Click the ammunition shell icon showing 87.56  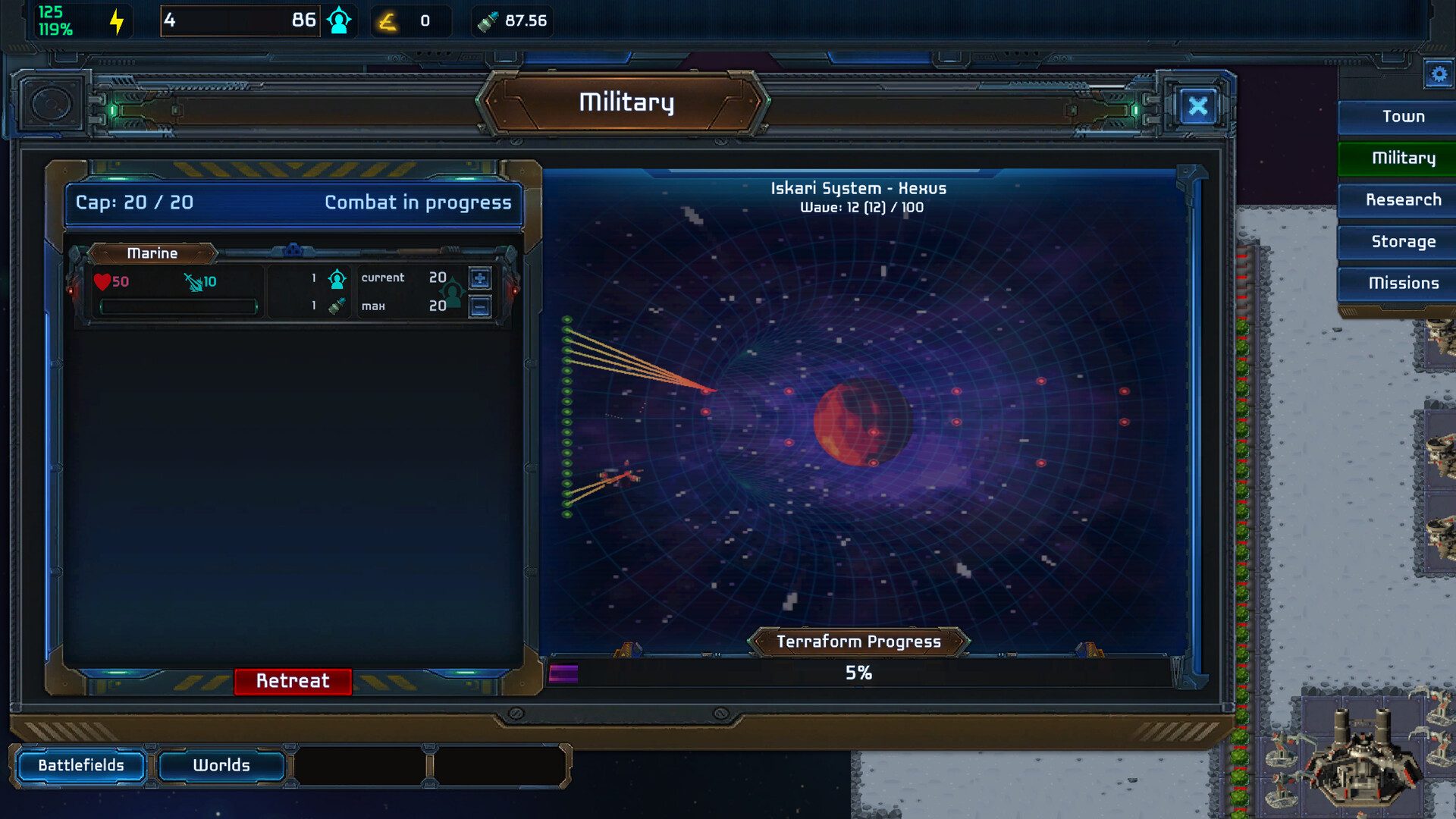[x=488, y=20]
